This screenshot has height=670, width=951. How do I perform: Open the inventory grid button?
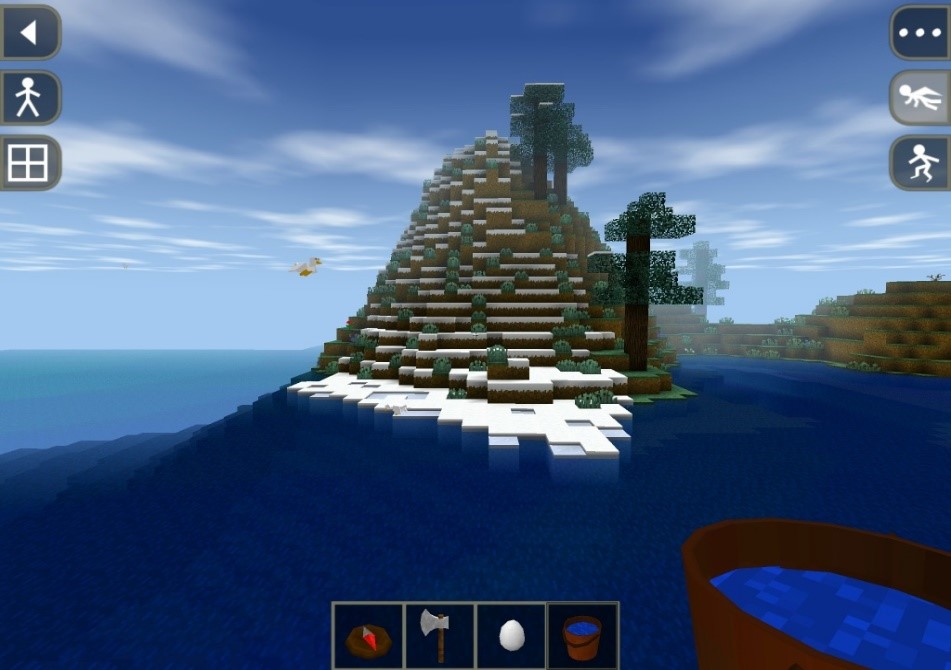pyautogui.click(x=29, y=163)
